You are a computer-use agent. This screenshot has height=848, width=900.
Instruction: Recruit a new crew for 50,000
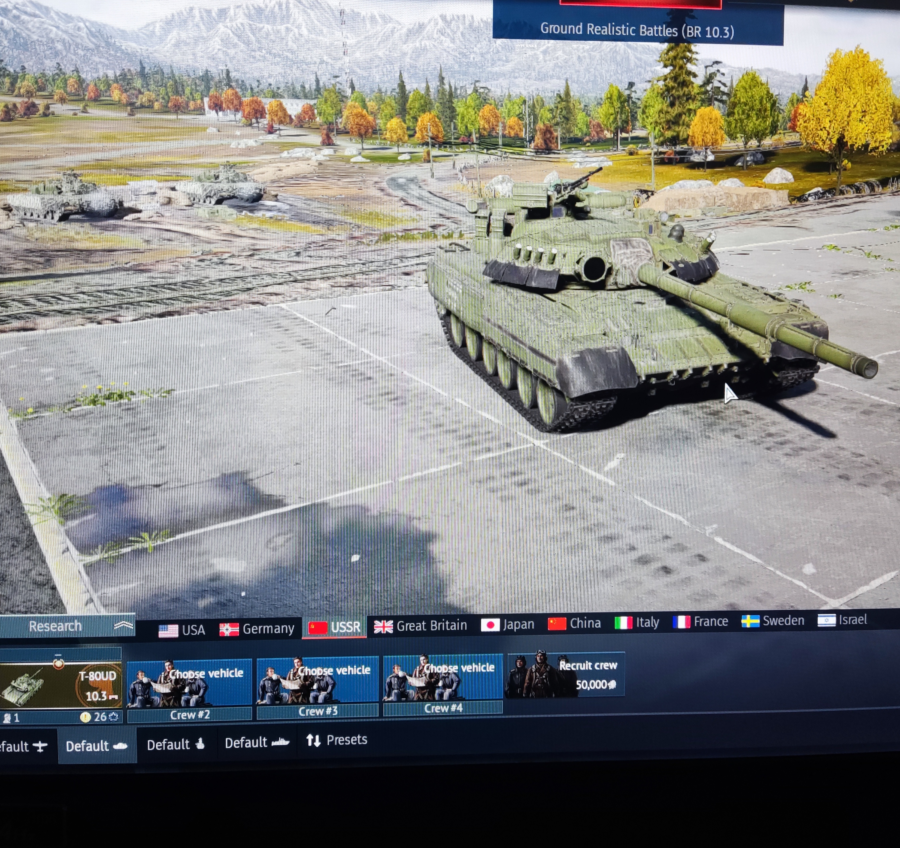click(x=566, y=675)
